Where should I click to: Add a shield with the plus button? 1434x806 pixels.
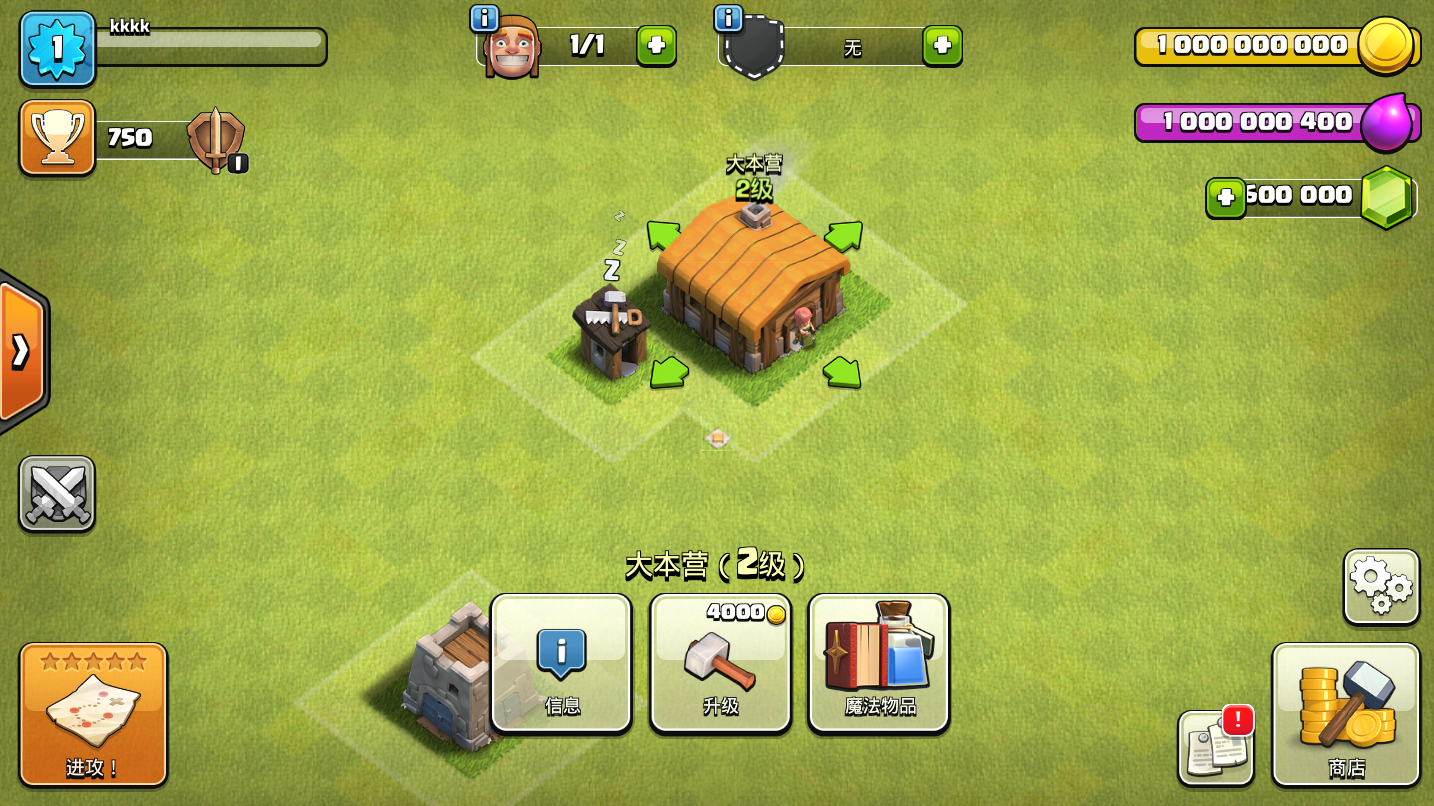tap(942, 46)
